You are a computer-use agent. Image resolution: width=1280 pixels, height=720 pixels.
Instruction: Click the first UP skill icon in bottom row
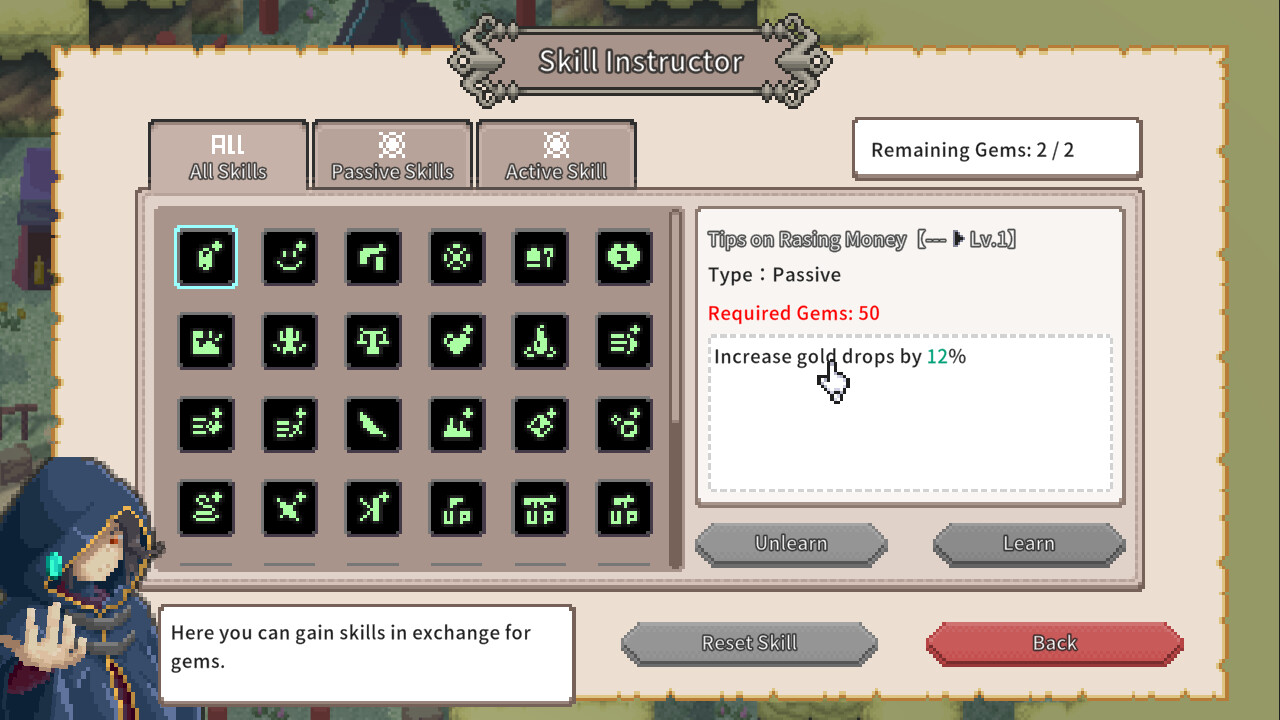(x=457, y=508)
